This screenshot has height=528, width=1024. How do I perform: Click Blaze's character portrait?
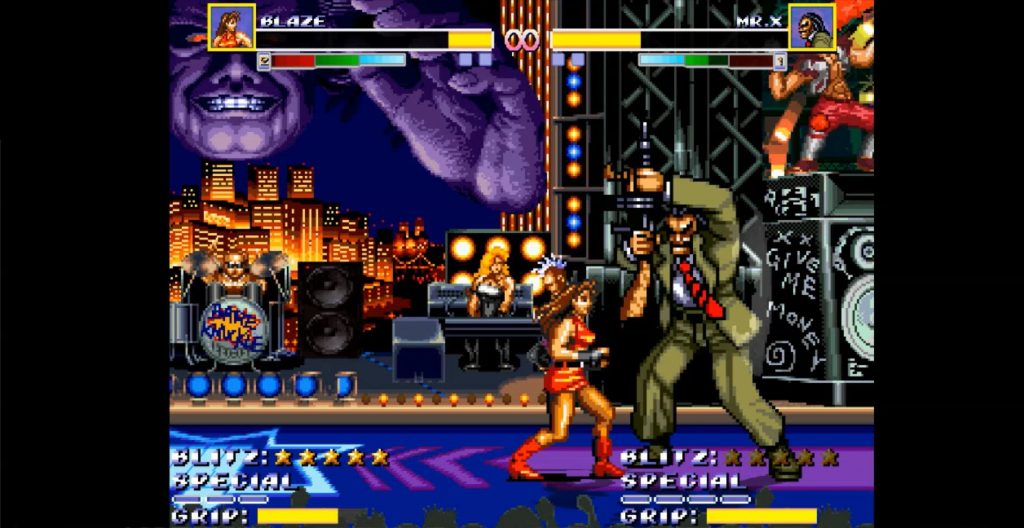pyautogui.click(x=231, y=27)
